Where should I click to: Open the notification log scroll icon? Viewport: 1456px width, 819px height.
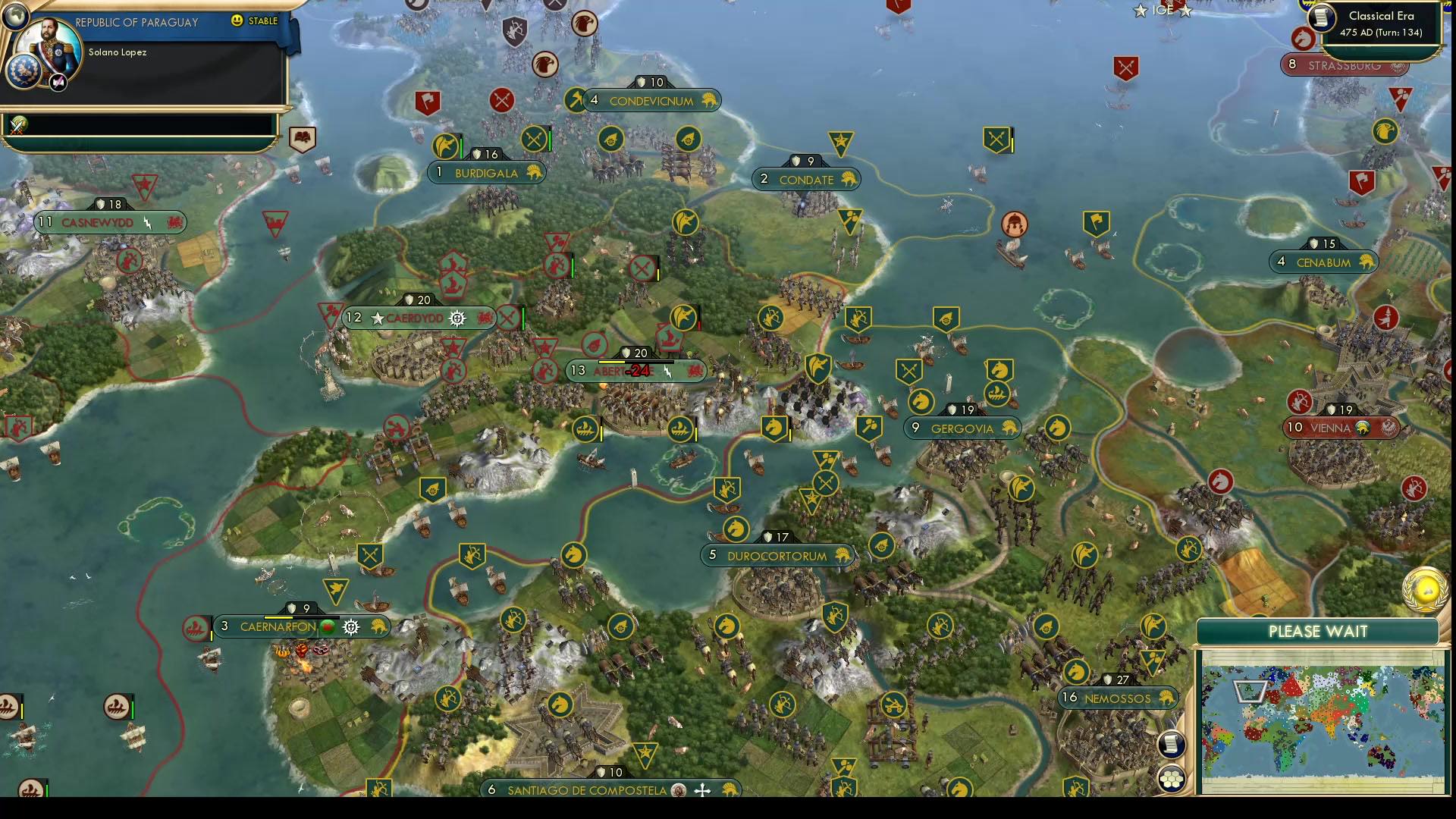click(1170, 745)
